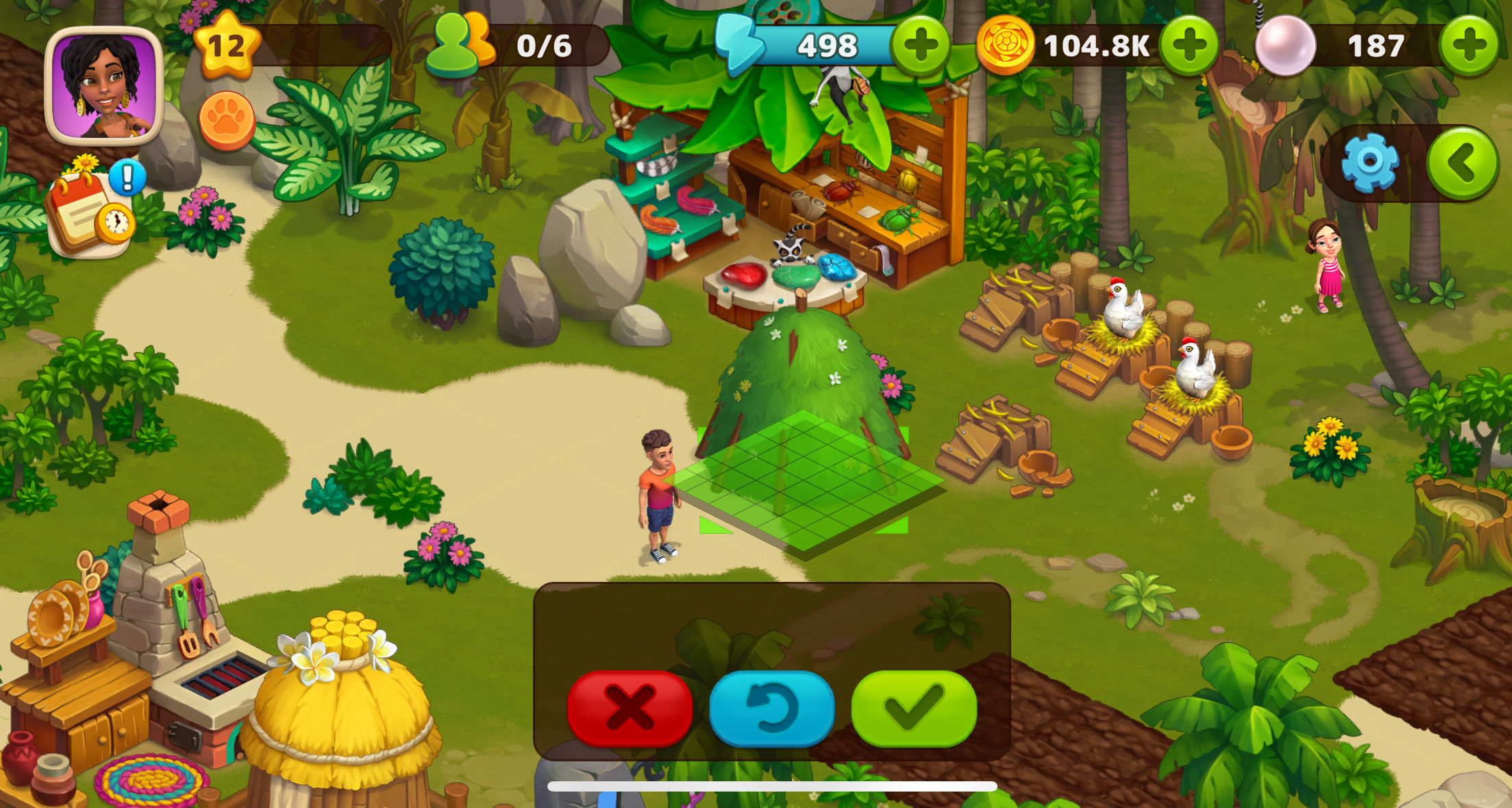Viewport: 1512px width, 808px height.
Task: Open the player avatar profile
Action: tap(103, 85)
